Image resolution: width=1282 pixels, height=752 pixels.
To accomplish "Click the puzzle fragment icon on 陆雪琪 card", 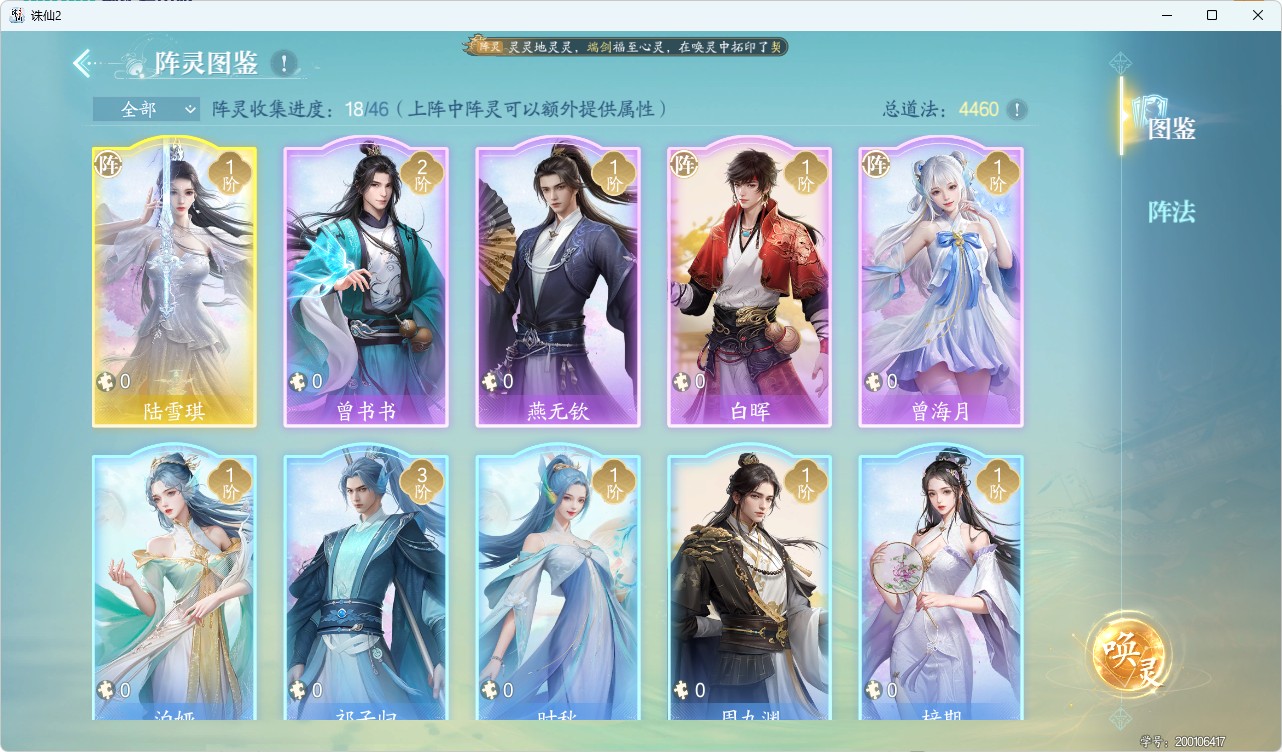I will point(106,381).
